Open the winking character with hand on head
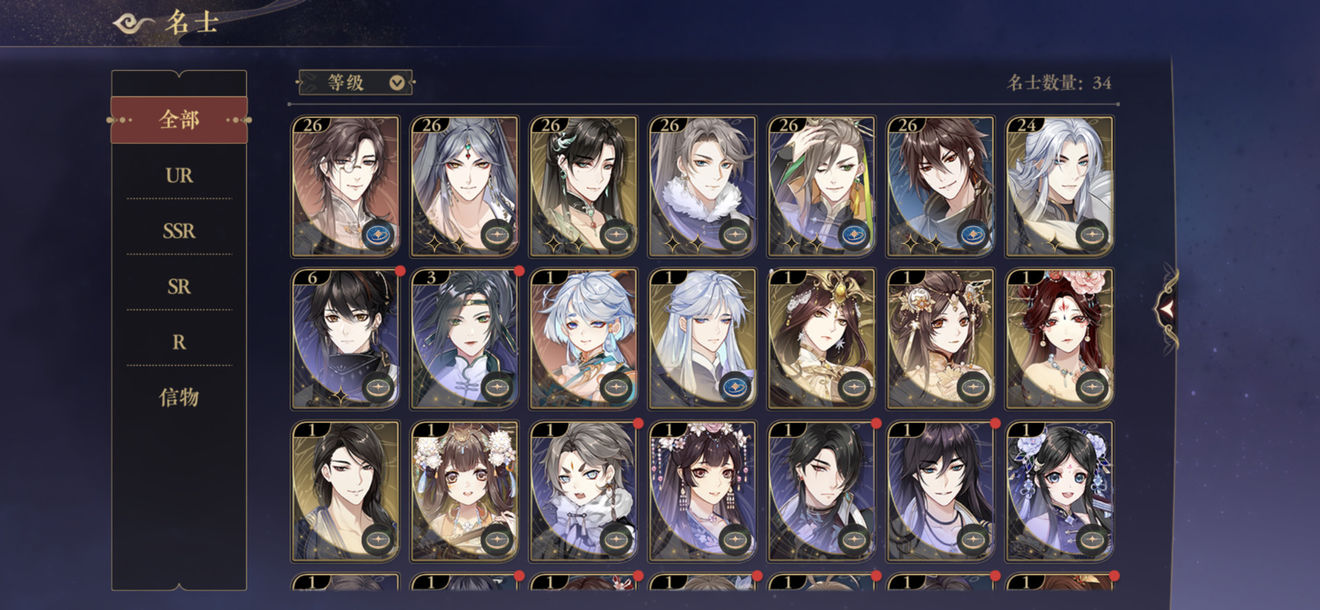Image resolution: width=1320 pixels, height=610 pixels. click(821, 186)
